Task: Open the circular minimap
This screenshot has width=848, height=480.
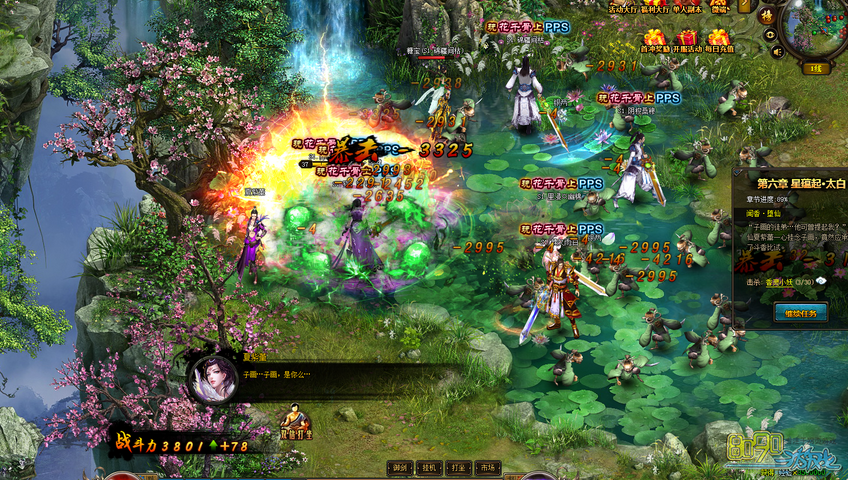Action: tap(814, 30)
